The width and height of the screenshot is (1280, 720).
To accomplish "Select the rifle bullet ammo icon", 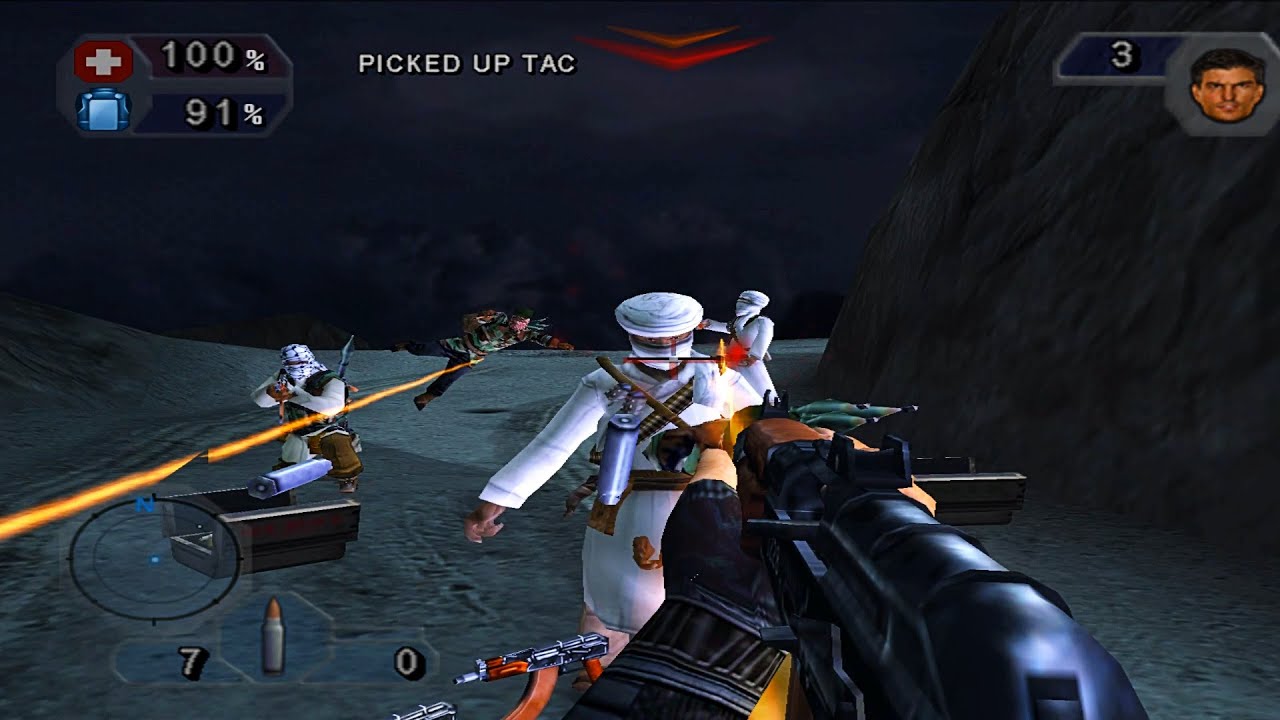I will (272, 635).
